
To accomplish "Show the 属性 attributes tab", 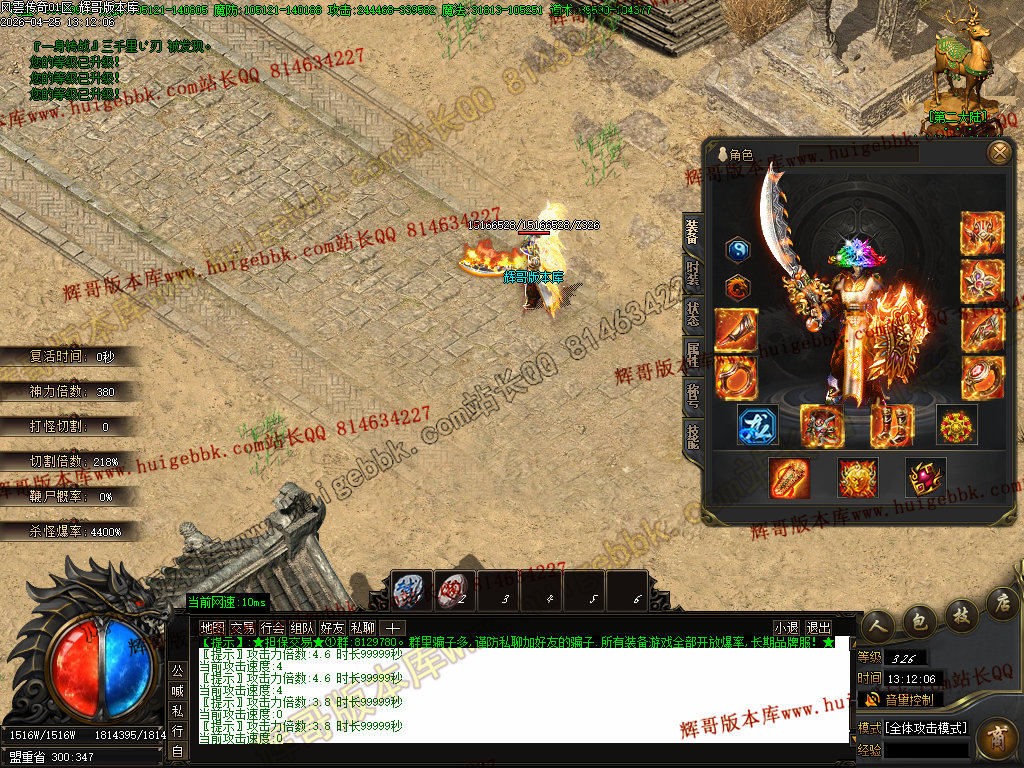I will pyautogui.click(x=692, y=355).
